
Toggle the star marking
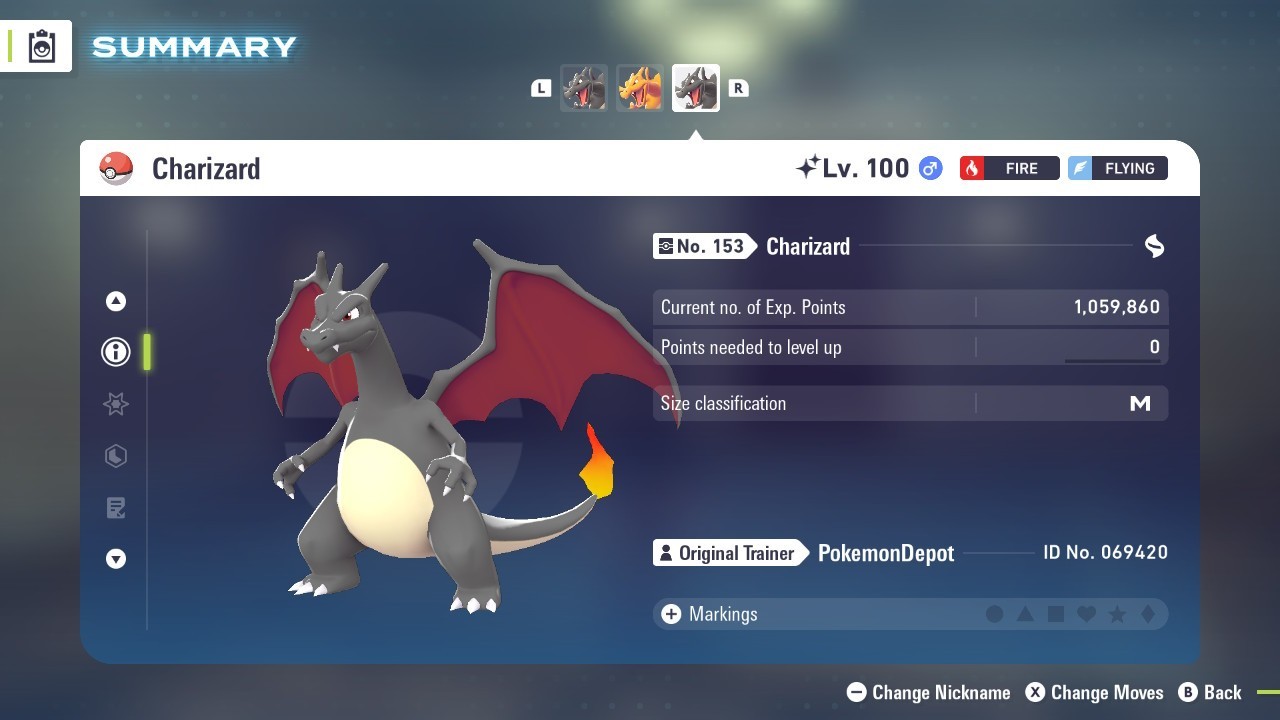1117,614
